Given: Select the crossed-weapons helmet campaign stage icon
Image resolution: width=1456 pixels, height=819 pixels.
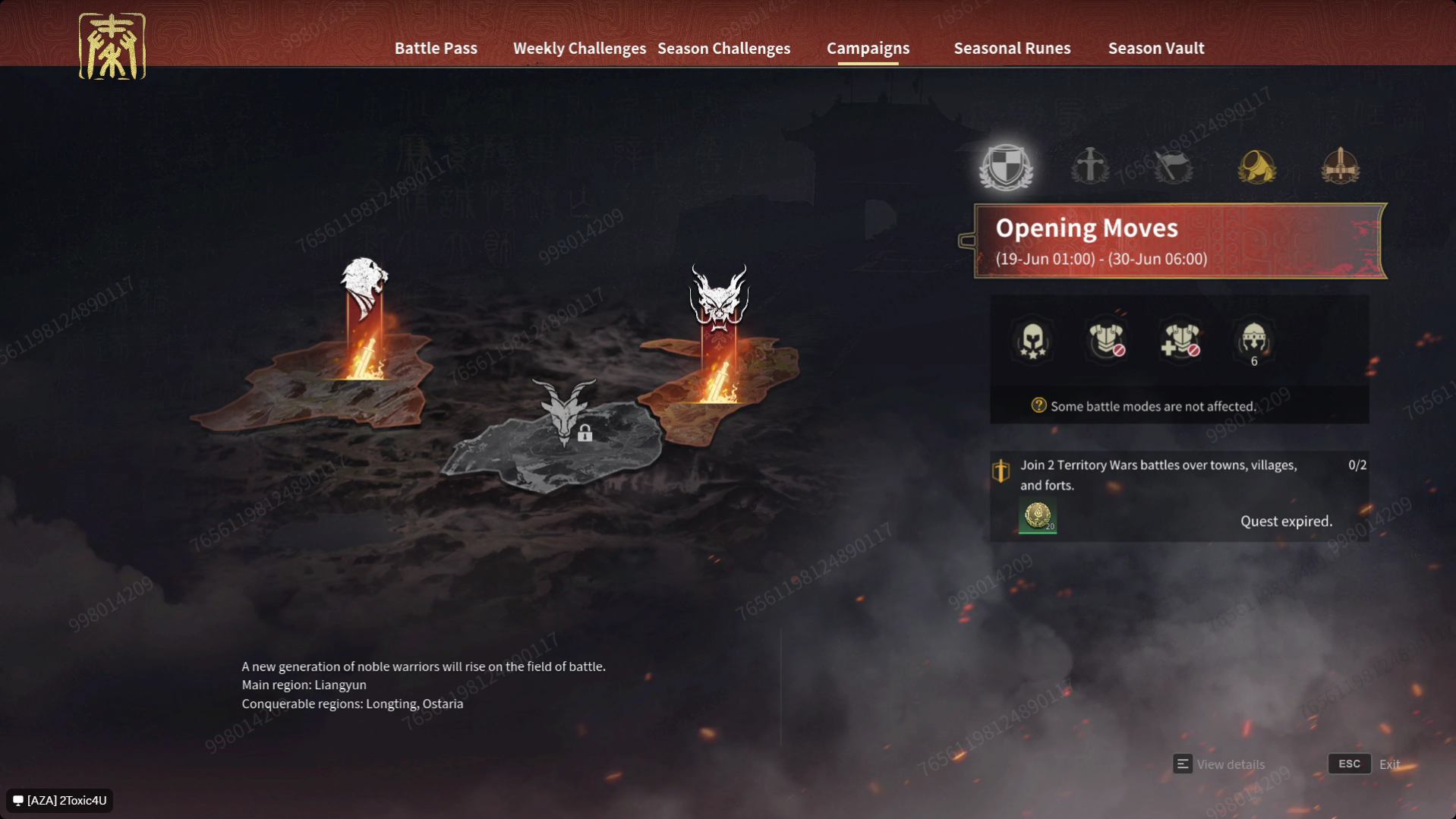Looking at the screenshot, I should coord(1340,166).
